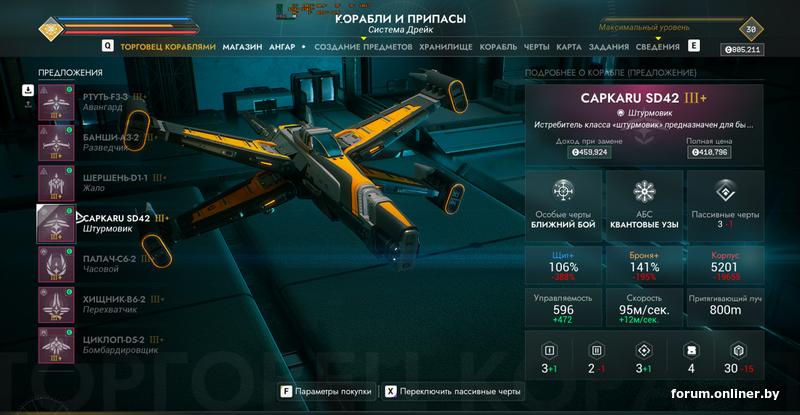Viewport: 800px width, 415px height.
Task: Open the Создание предметов tab
Action: (363, 47)
